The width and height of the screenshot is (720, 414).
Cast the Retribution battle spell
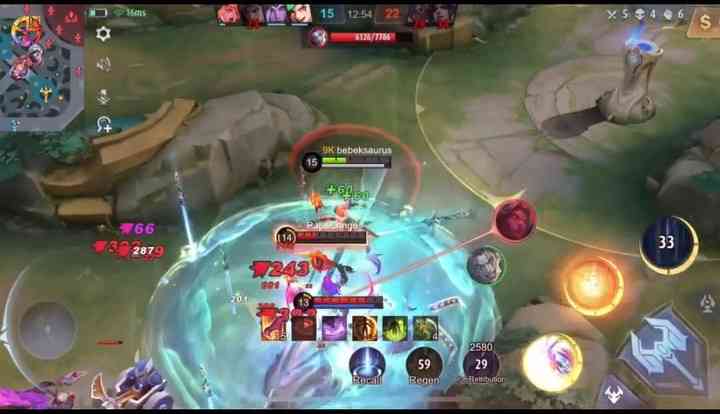(482, 365)
